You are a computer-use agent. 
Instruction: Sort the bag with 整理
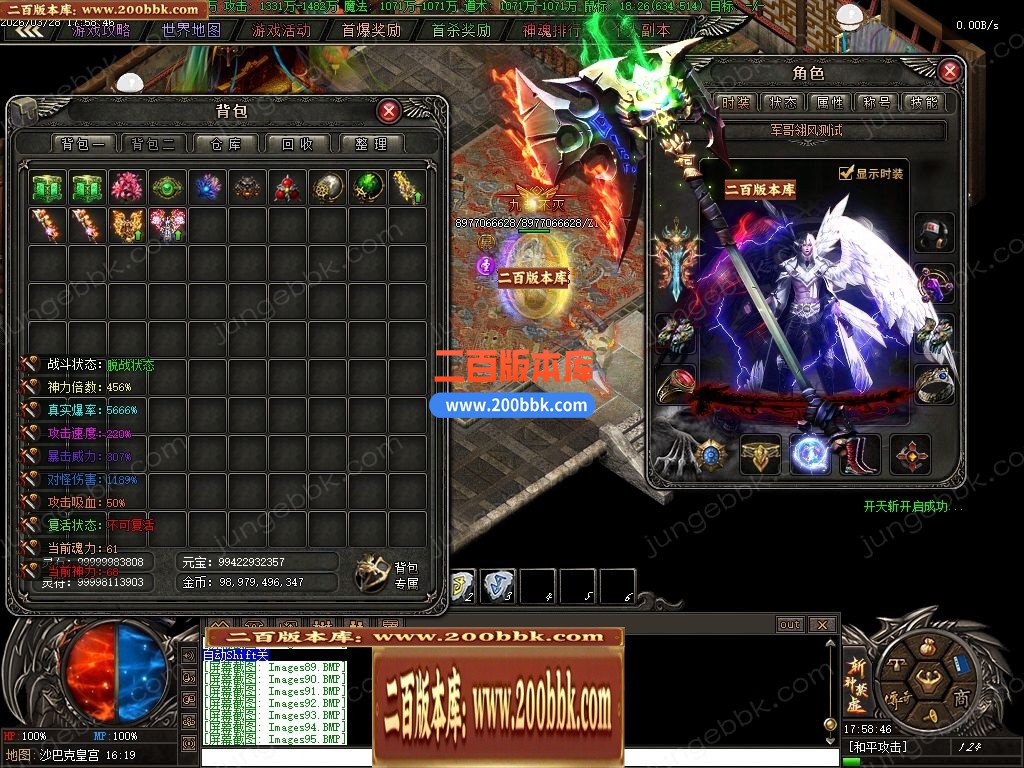tap(370, 144)
